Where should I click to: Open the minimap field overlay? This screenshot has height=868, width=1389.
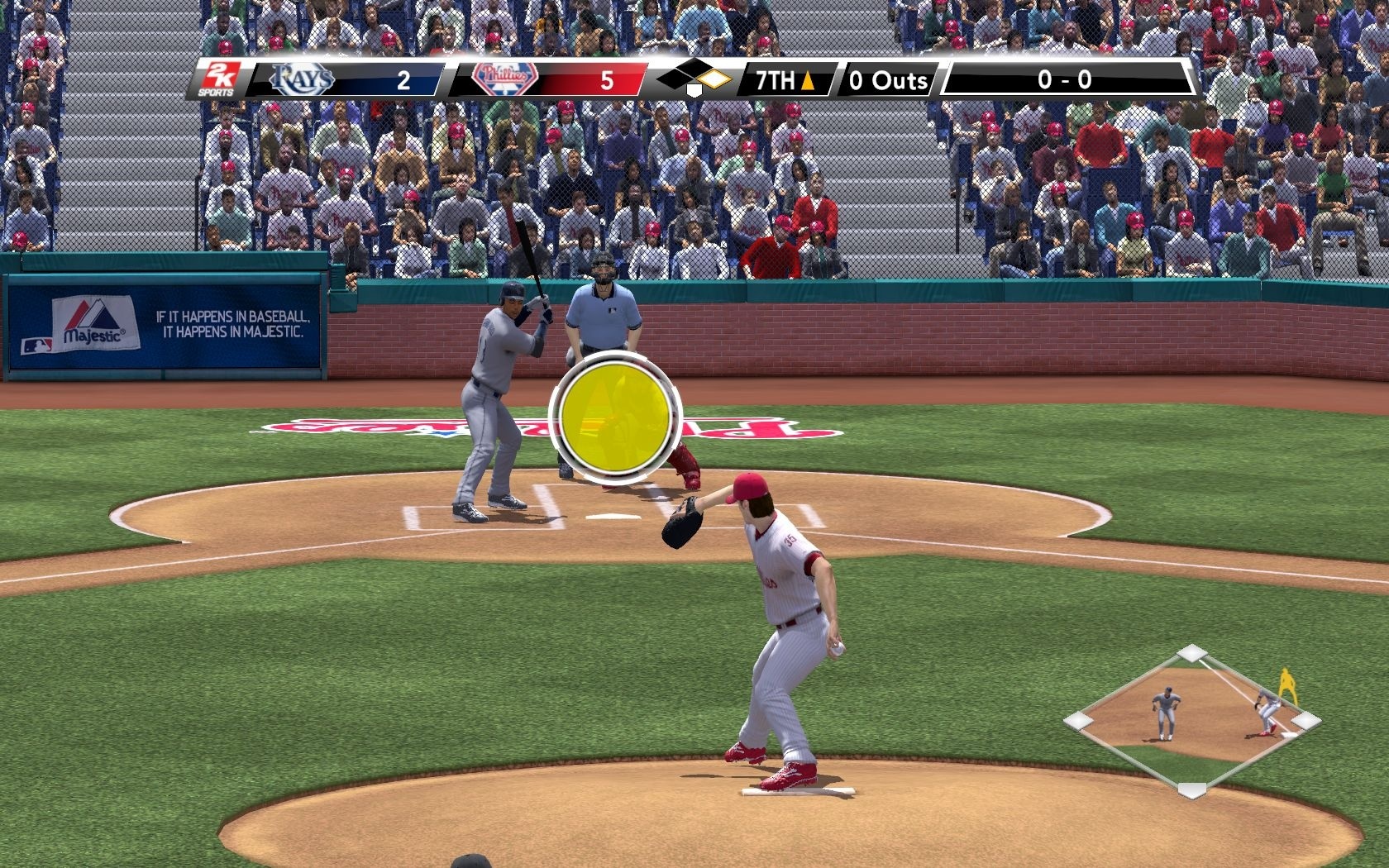[x=1191, y=719]
